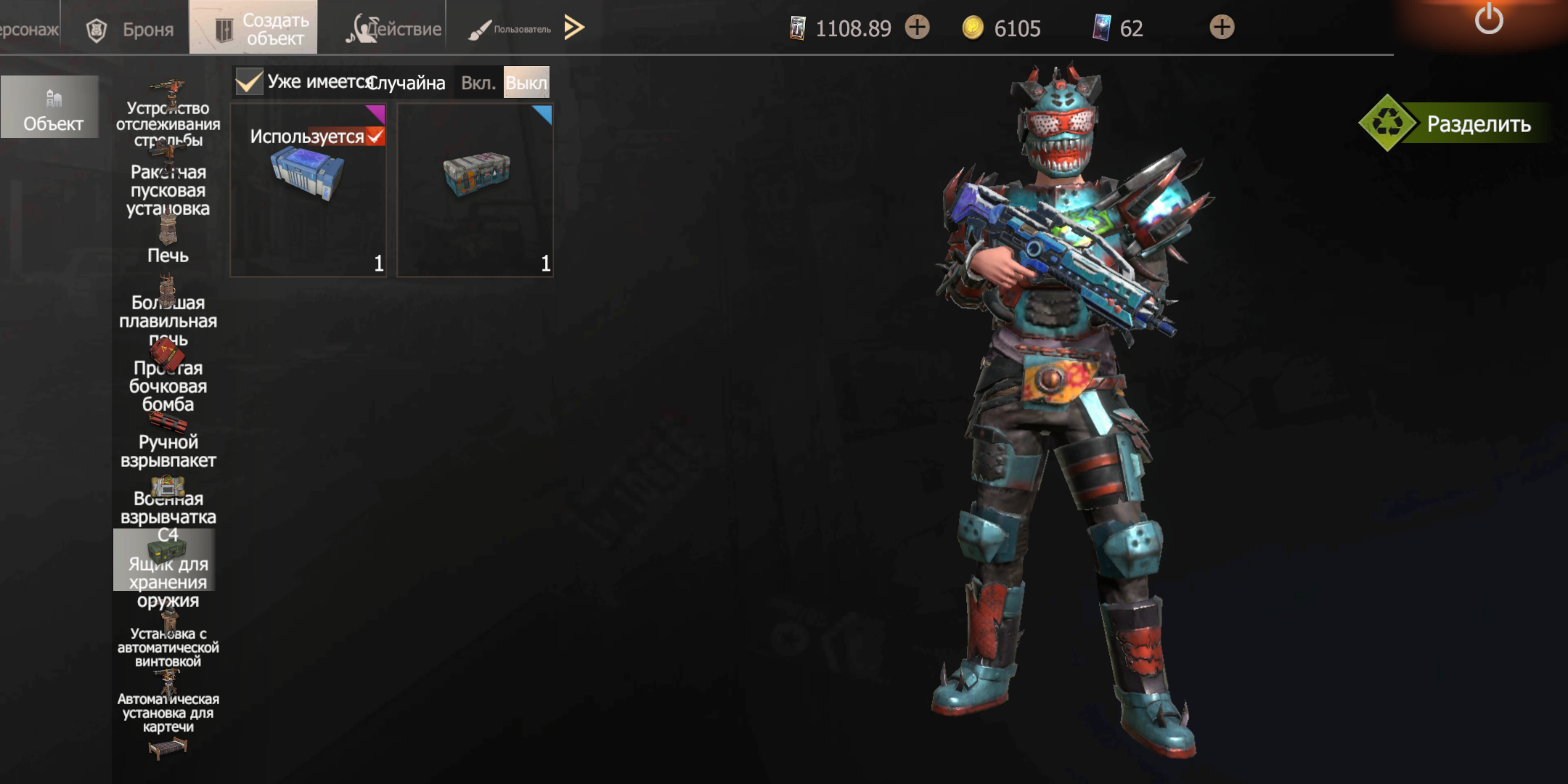The height and width of the screenshot is (784, 1568).
Task: Select Ящик для хранения оружия
Action: [168, 573]
